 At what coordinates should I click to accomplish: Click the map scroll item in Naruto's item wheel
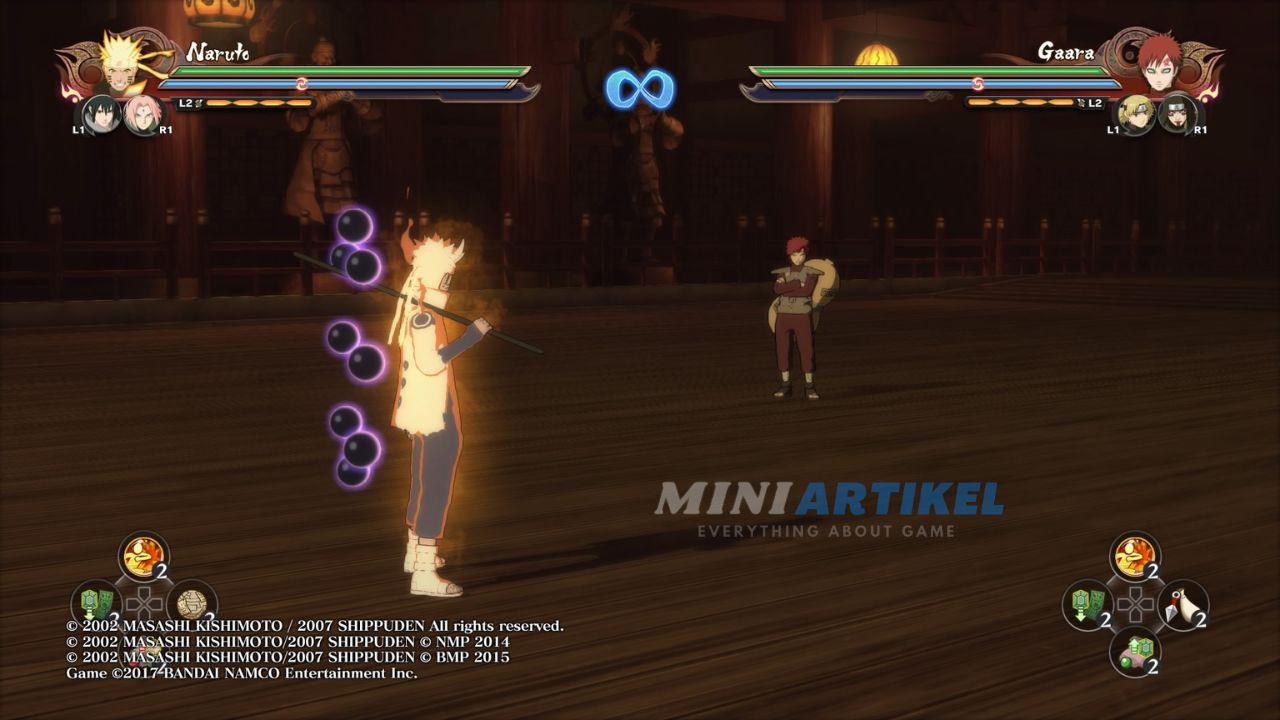coord(191,602)
